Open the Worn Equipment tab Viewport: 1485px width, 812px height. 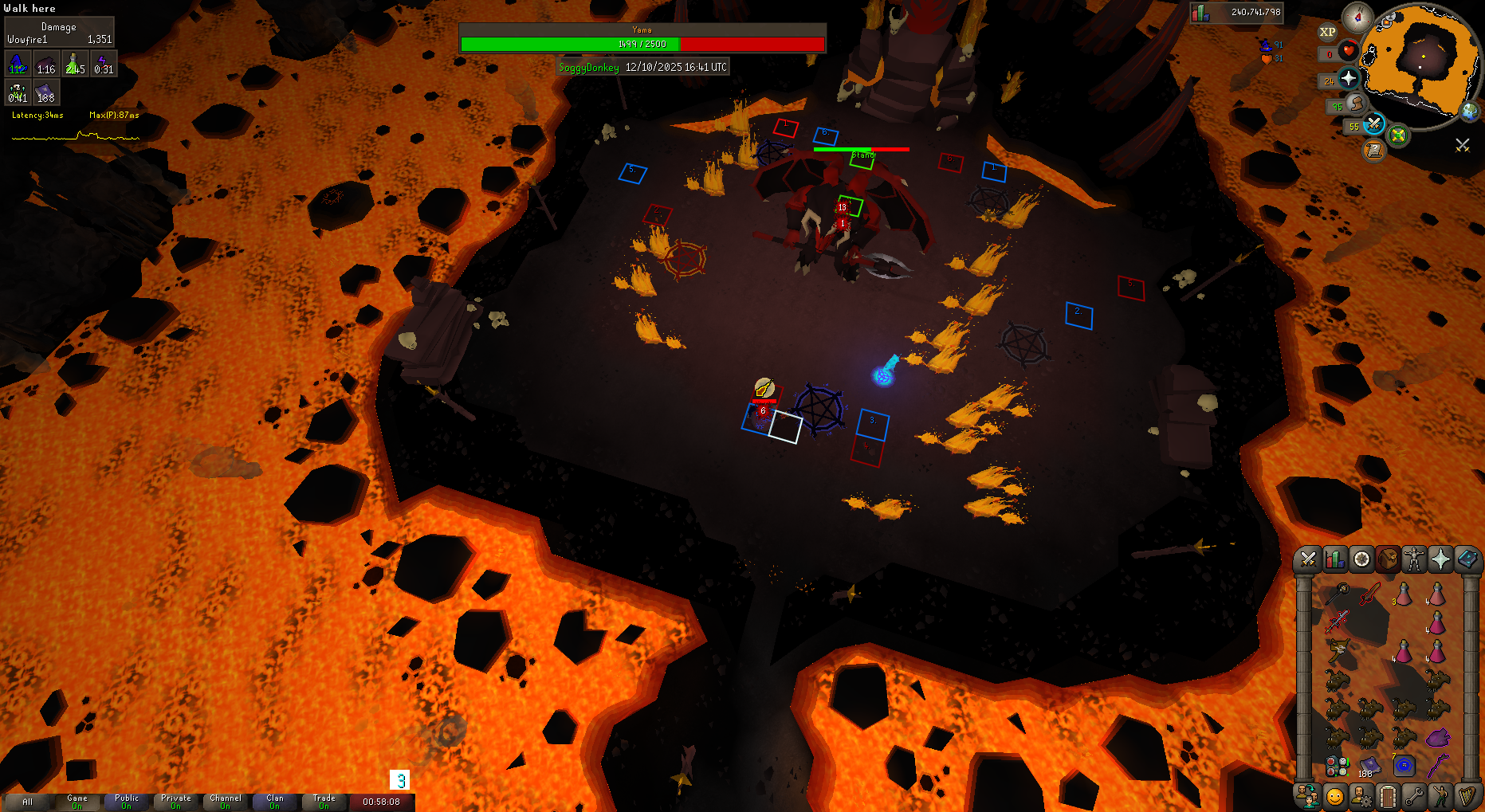(x=1414, y=559)
